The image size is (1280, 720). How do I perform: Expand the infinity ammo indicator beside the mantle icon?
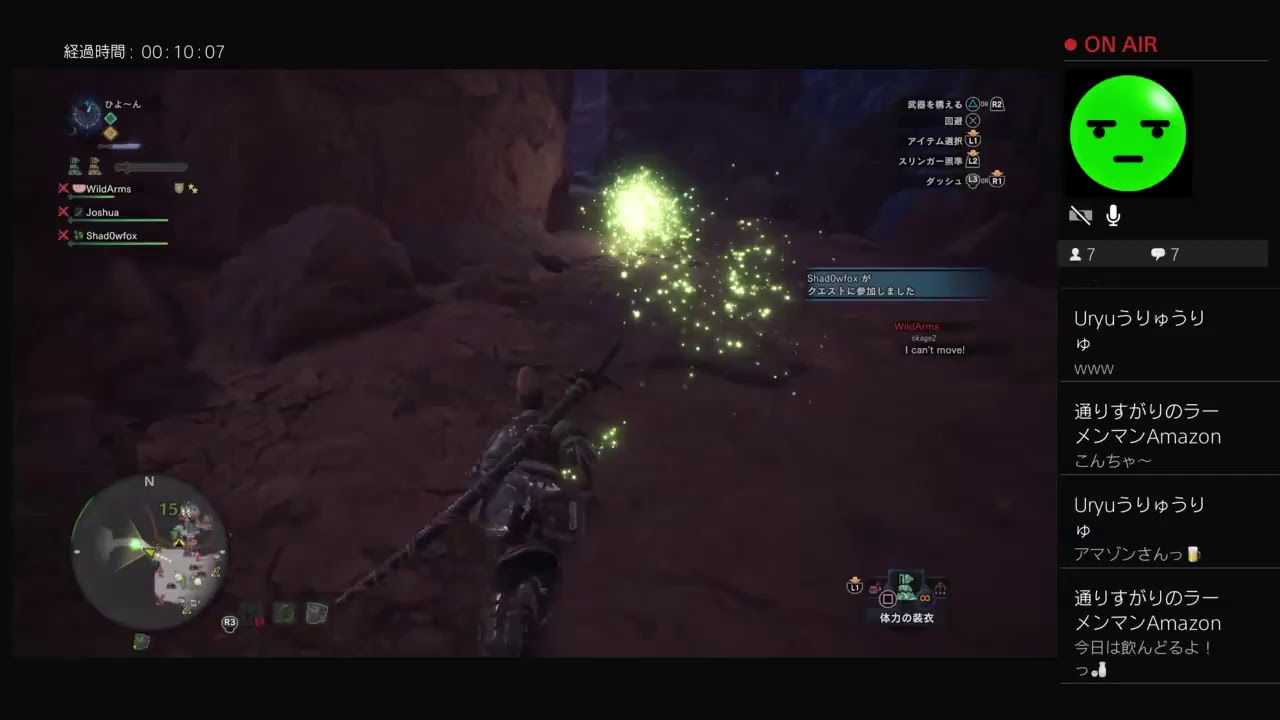[x=925, y=598]
